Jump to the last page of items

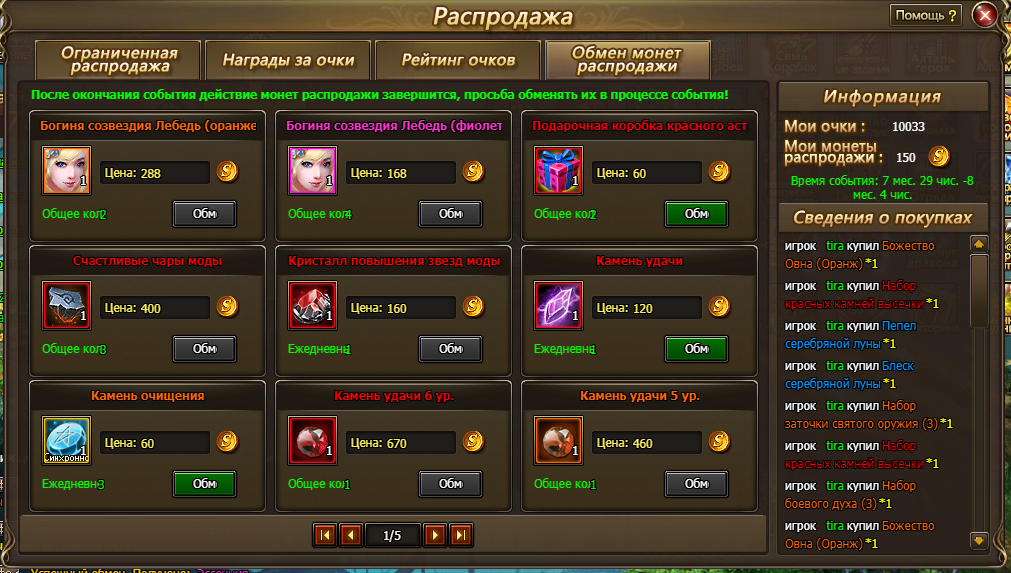pos(460,535)
